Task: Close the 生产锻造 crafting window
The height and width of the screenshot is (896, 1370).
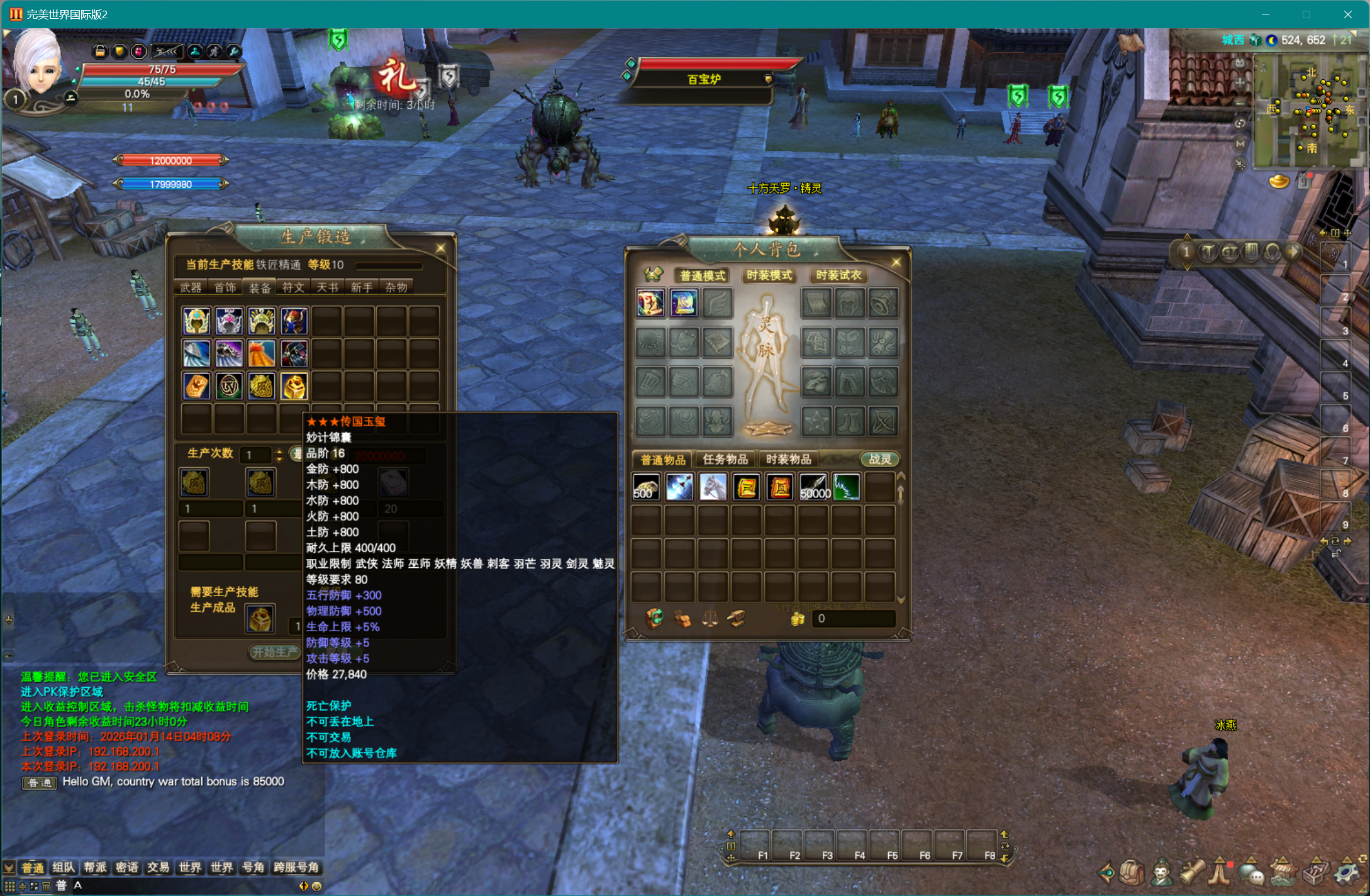Action: [440, 248]
